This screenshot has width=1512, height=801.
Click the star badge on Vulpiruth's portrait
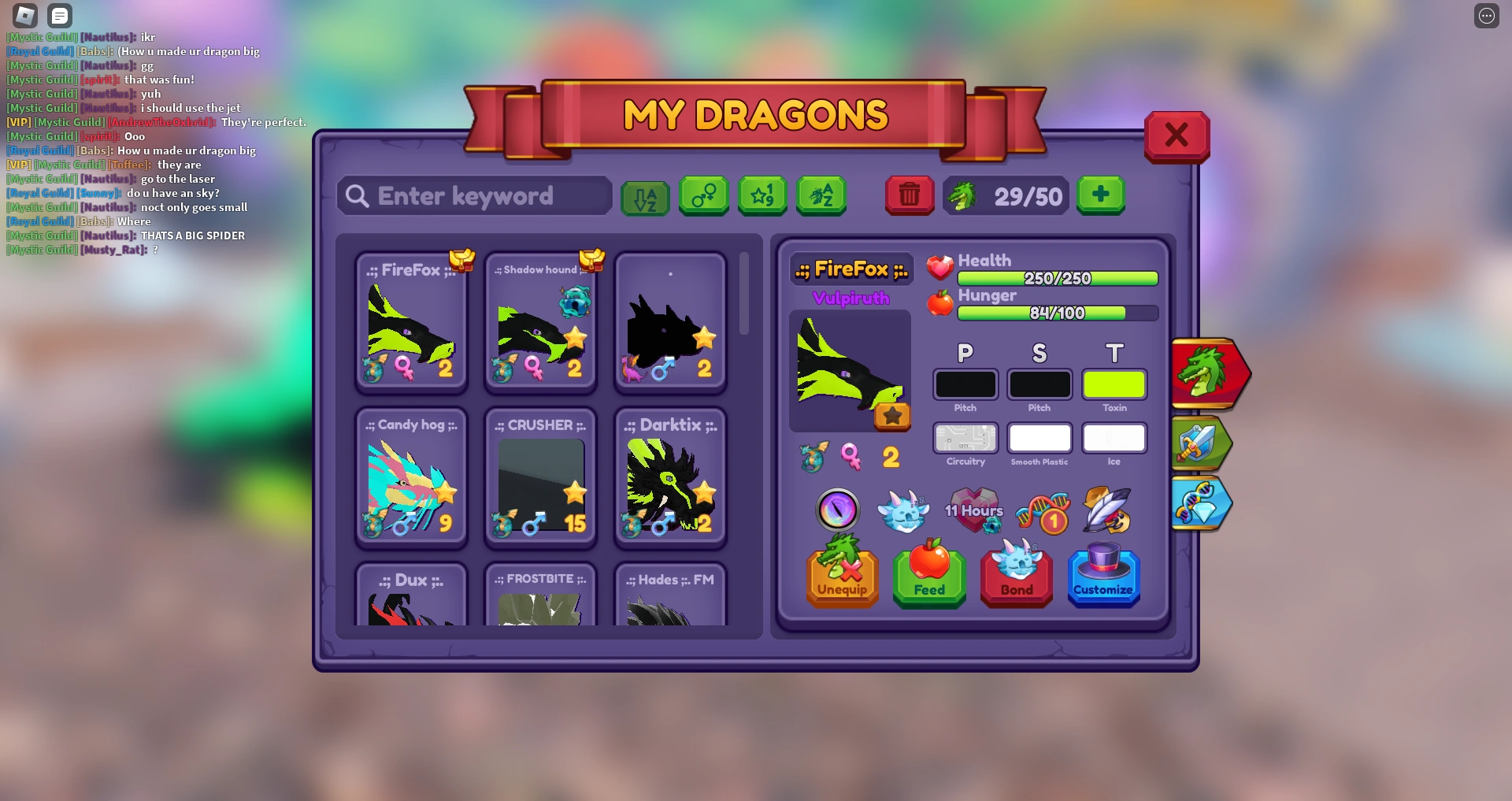tap(893, 417)
